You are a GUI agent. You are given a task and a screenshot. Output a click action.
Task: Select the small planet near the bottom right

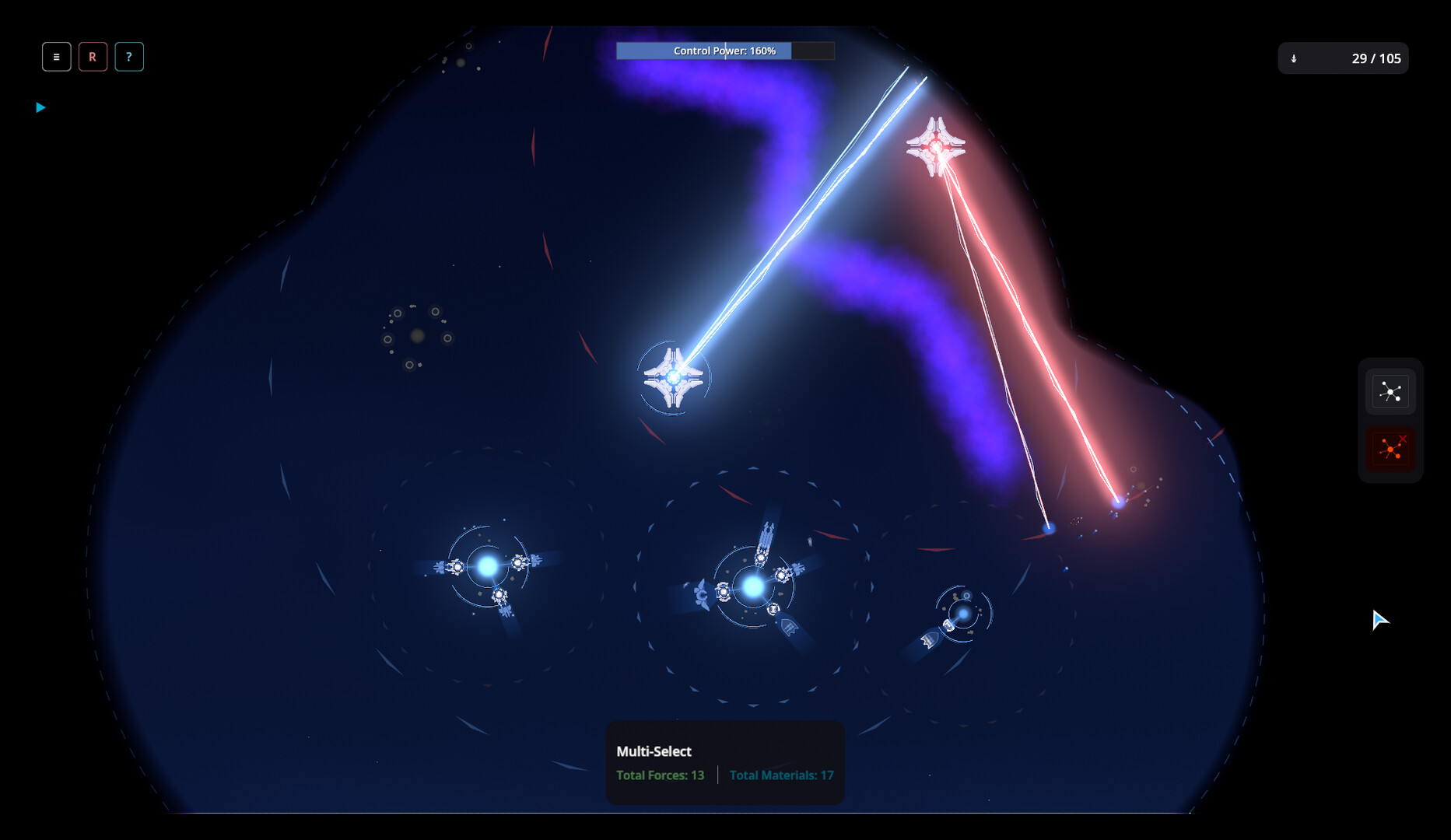point(962,613)
